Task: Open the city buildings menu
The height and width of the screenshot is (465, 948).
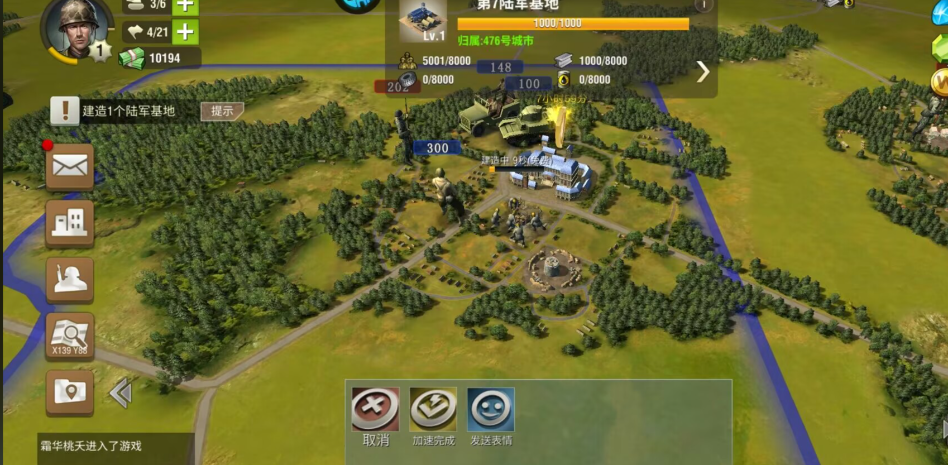Action: pos(70,223)
